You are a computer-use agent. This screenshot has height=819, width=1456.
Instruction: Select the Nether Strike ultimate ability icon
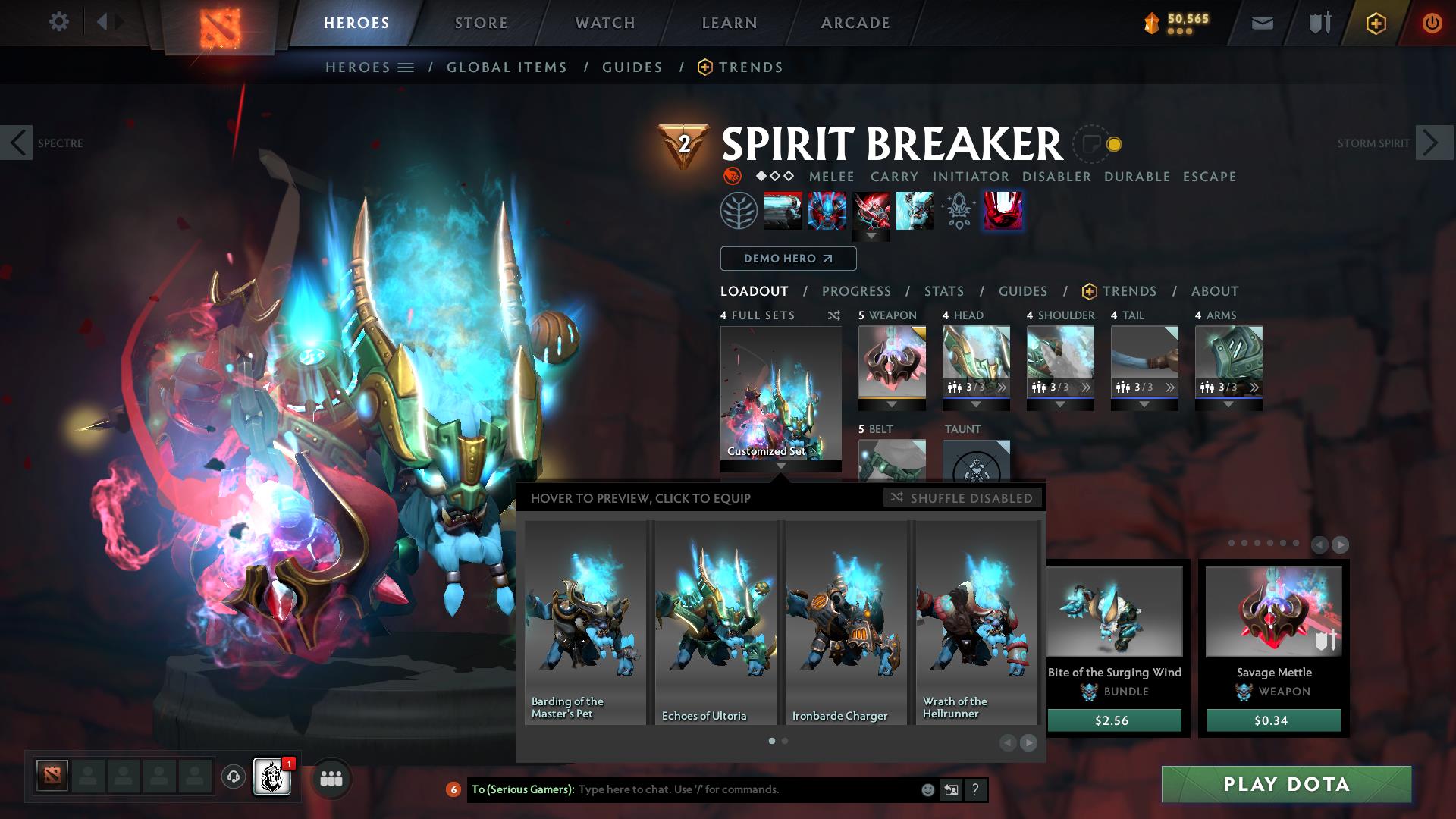pyautogui.click(x=1003, y=211)
